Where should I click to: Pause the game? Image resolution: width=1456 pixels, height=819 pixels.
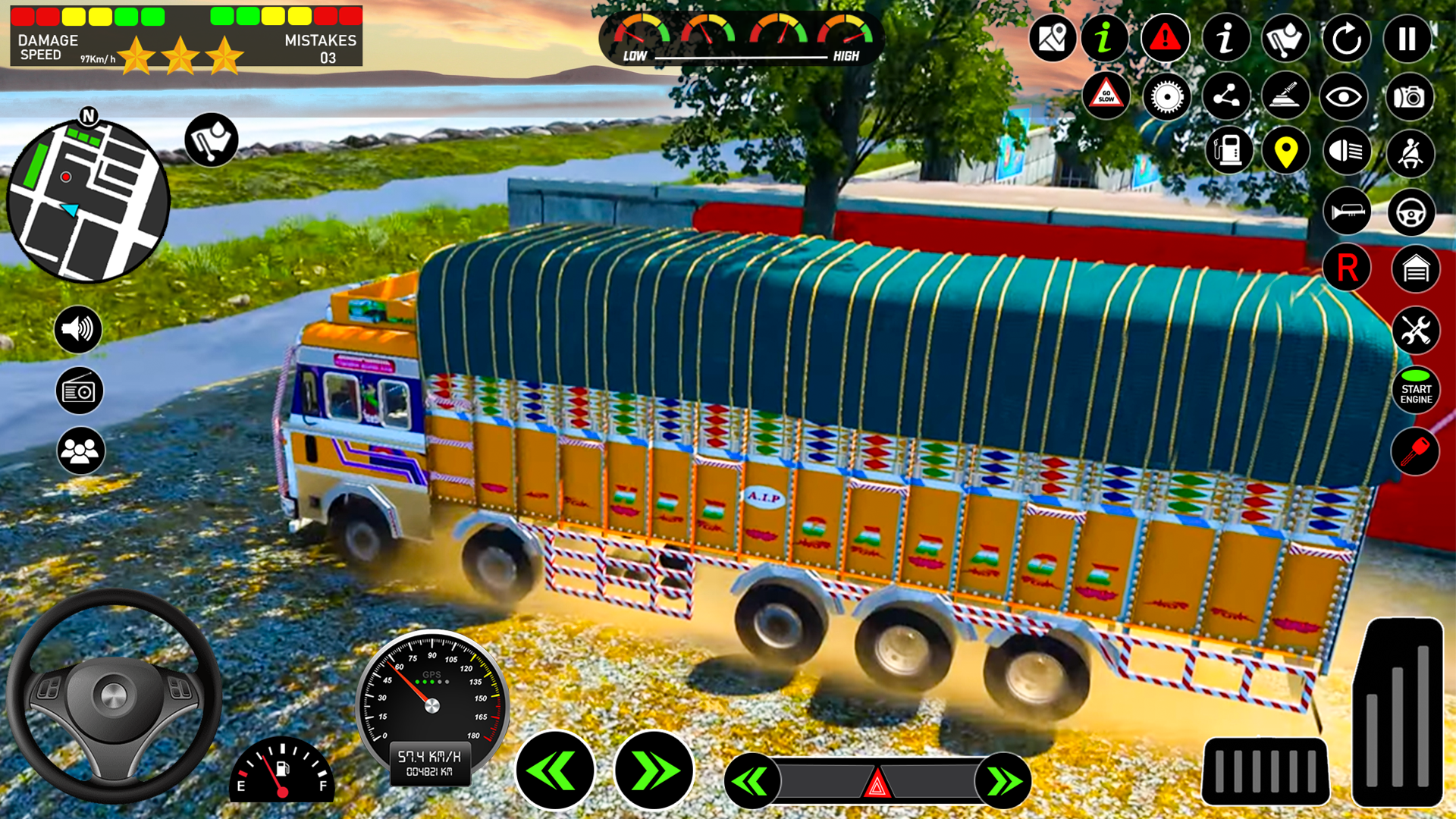[1408, 39]
